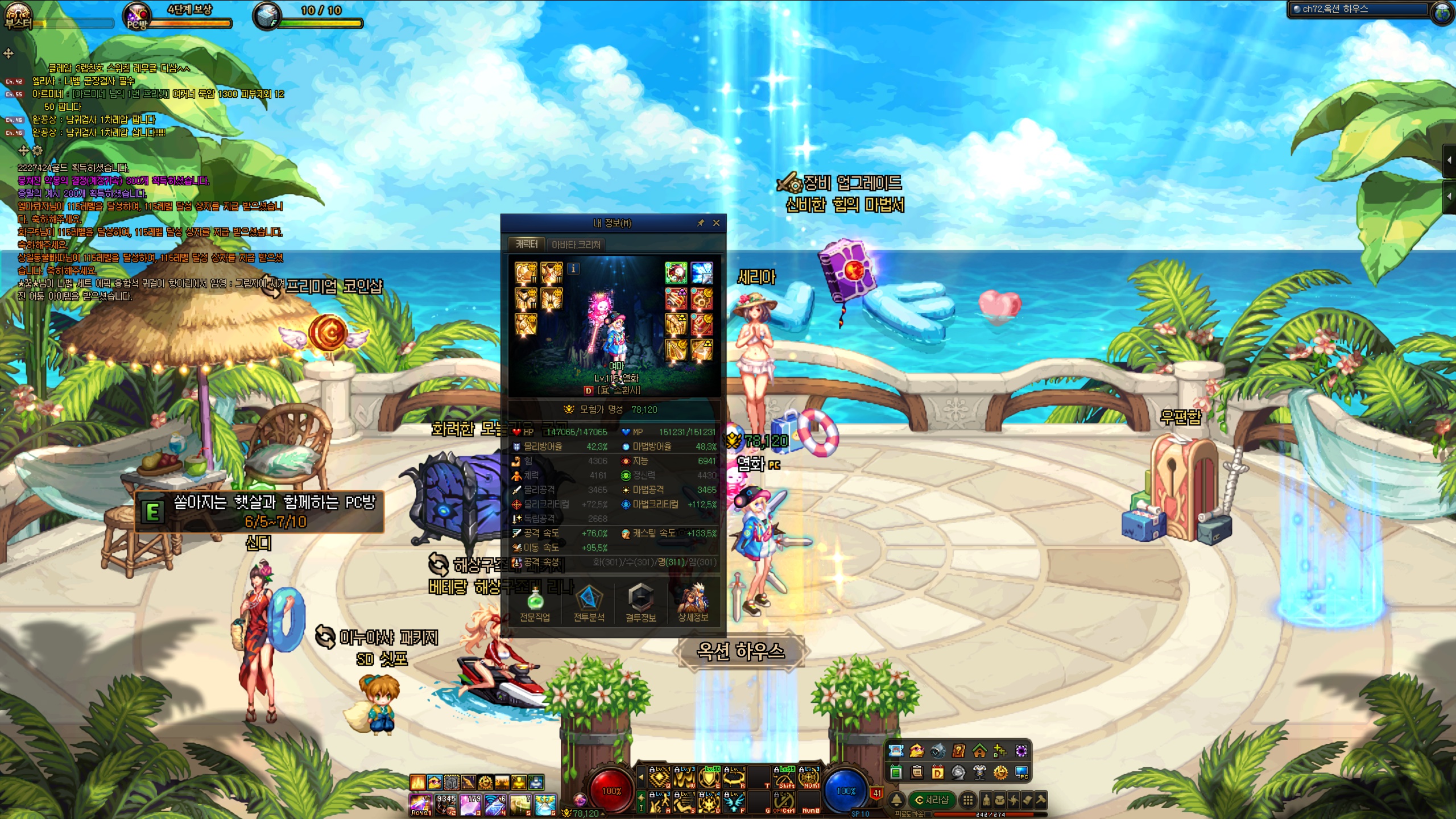The image size is (1456, 819).
Task: Click the equipment info 'i' button
Action: click(573, 268)
